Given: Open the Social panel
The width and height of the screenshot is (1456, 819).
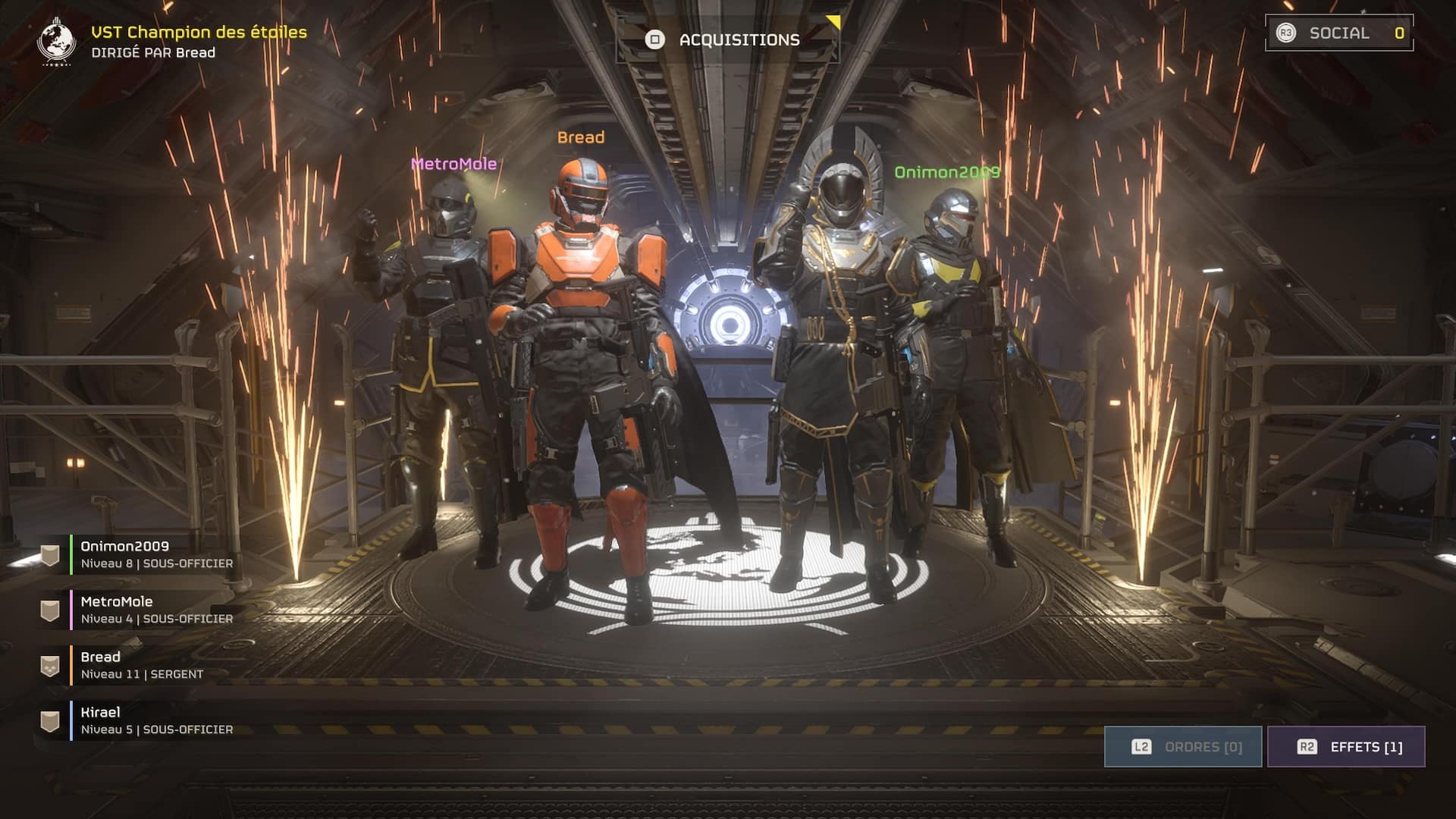Looking at the screenshot, I should [1339, 33].
